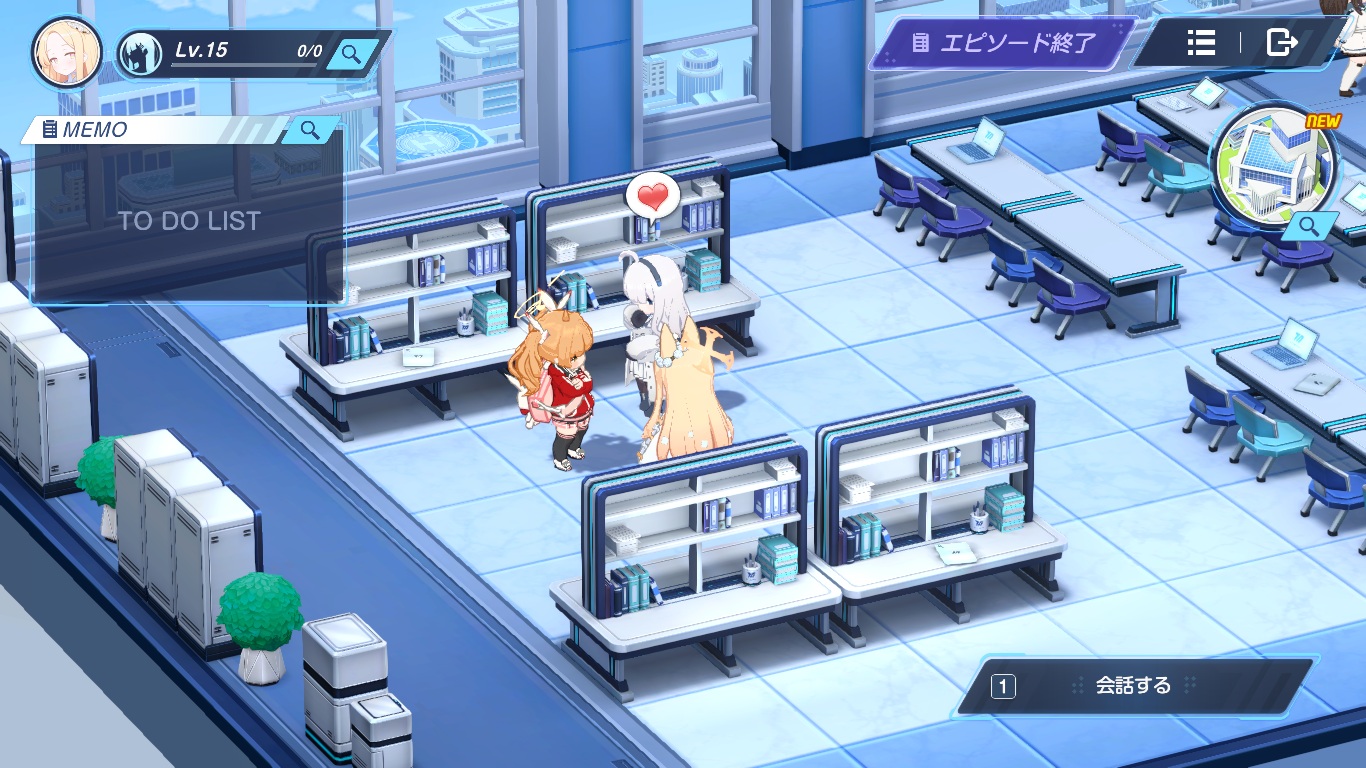Open the blonde character portrait
The height and width of the screenshot is (768, 1366).
tap(66, 52)
